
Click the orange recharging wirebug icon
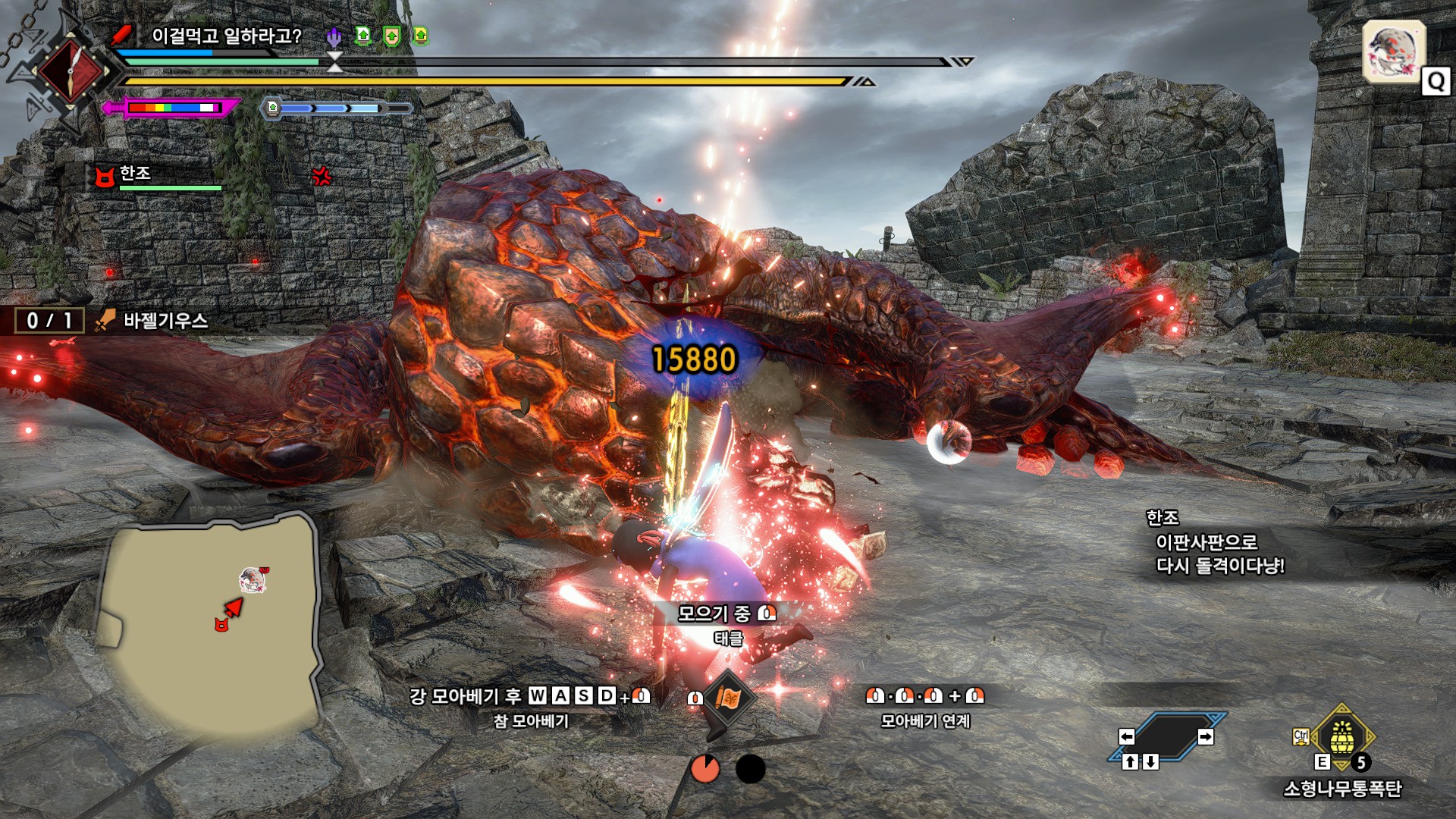click(x=705, y=768)
